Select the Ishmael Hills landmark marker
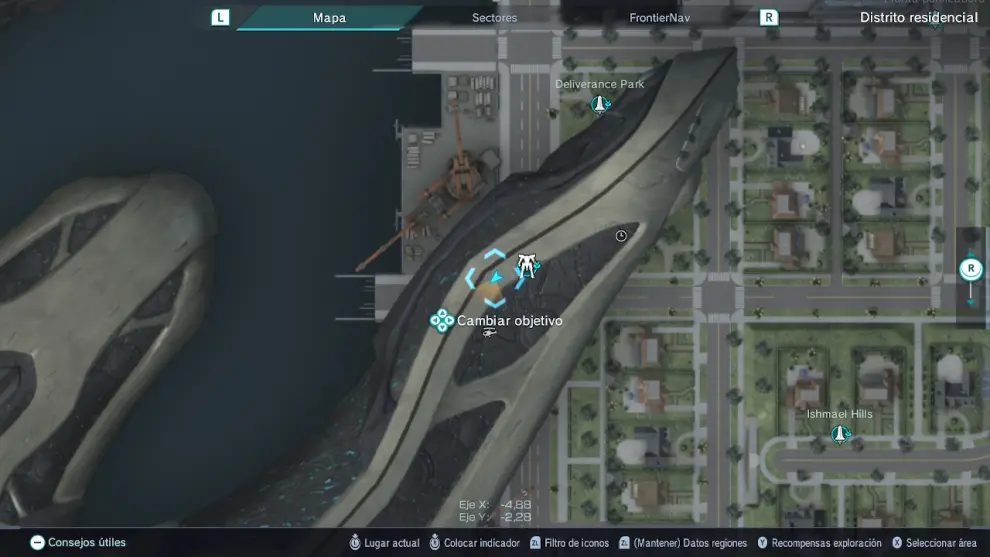Viewport: 990px width, 557px height. [840, 433]
